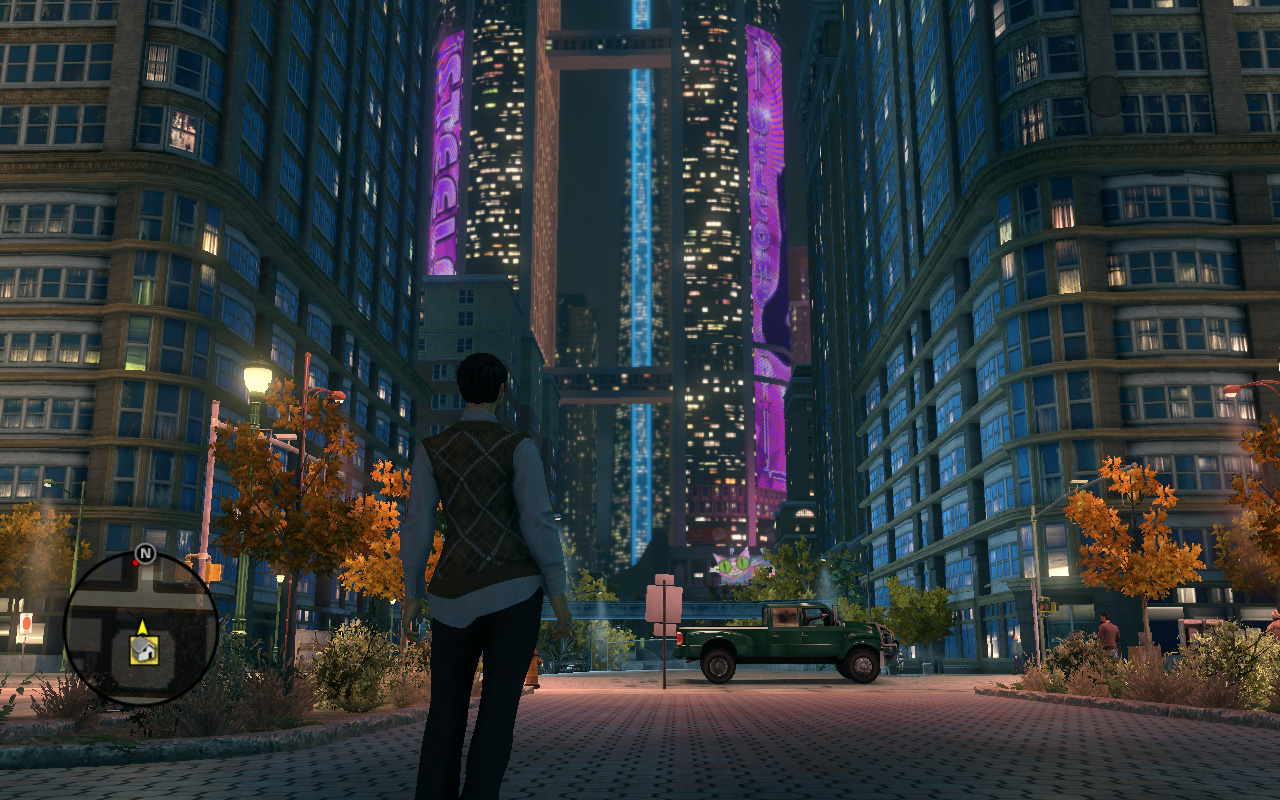Click the pedestrian on the far right sidewalk
The width and height of the screenshot is (1280, 800).
(1108, 632)
